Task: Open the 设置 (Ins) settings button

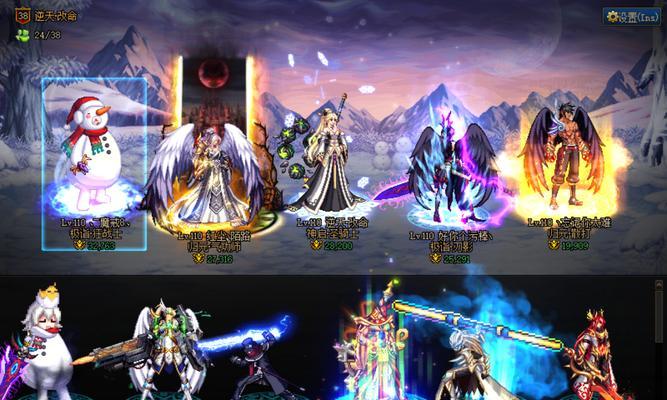Action: pos(633,17)
